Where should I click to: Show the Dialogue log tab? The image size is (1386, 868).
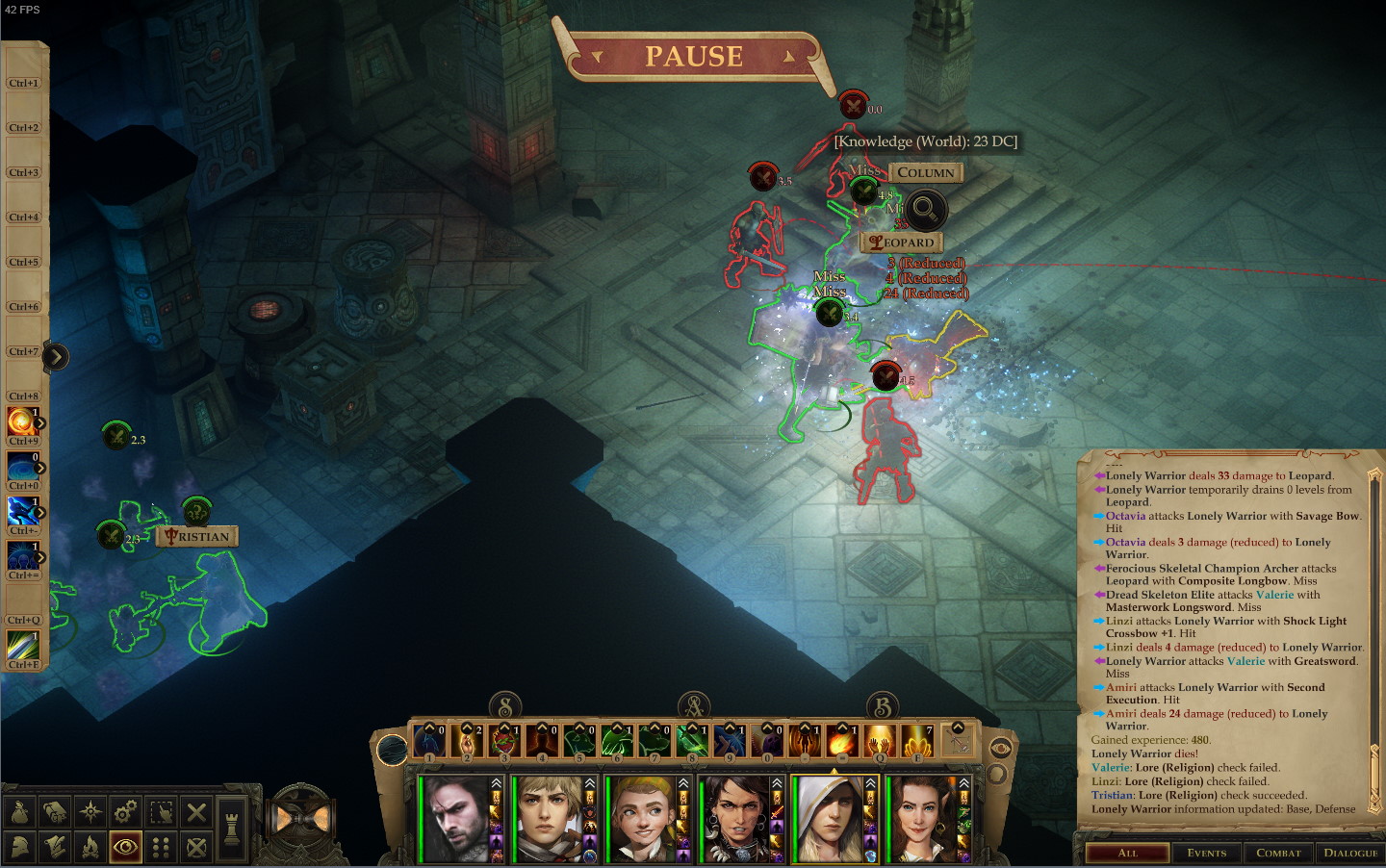point(1350,853)
